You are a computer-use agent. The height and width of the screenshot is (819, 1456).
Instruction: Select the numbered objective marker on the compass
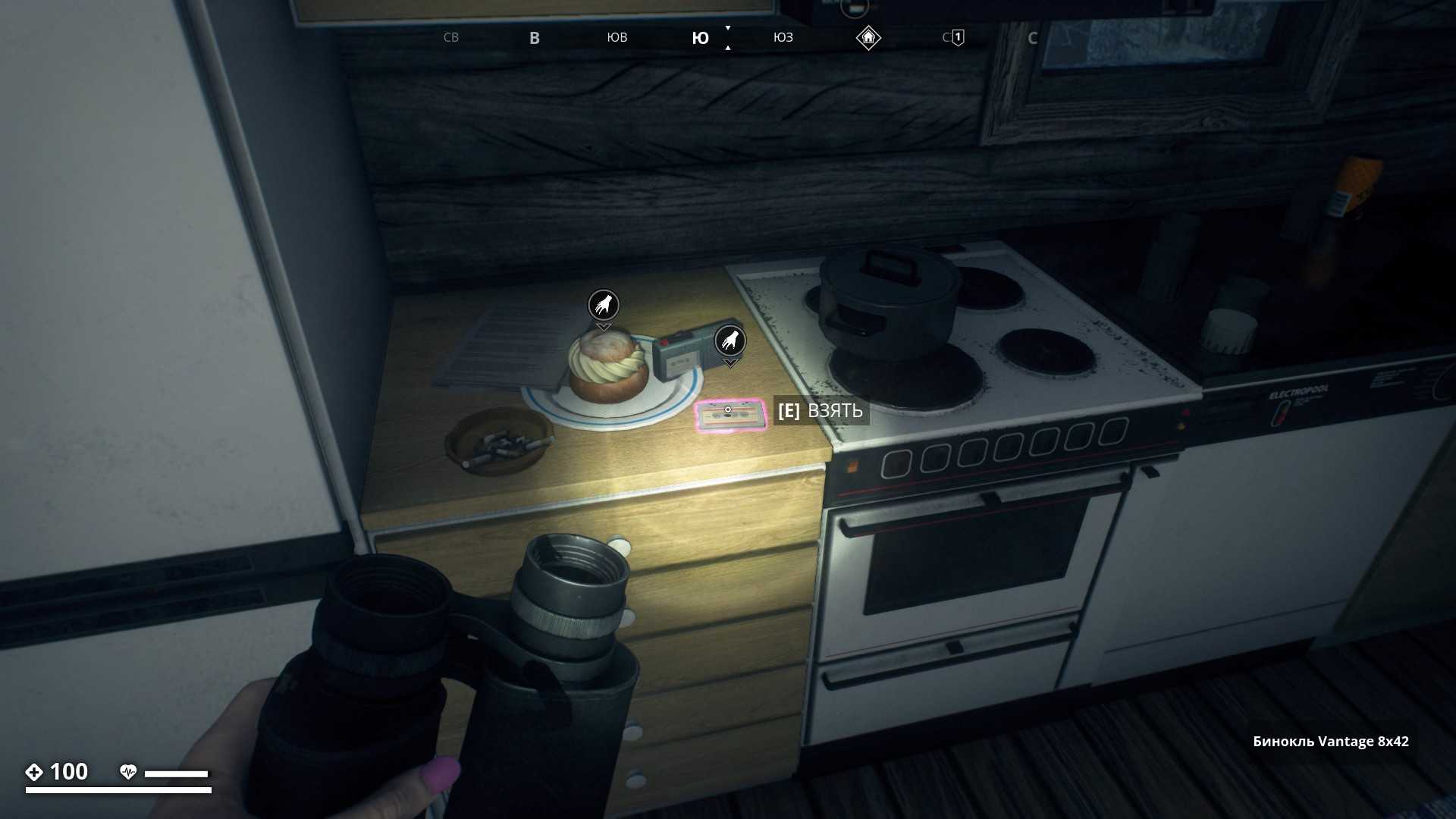pos(958,37)
